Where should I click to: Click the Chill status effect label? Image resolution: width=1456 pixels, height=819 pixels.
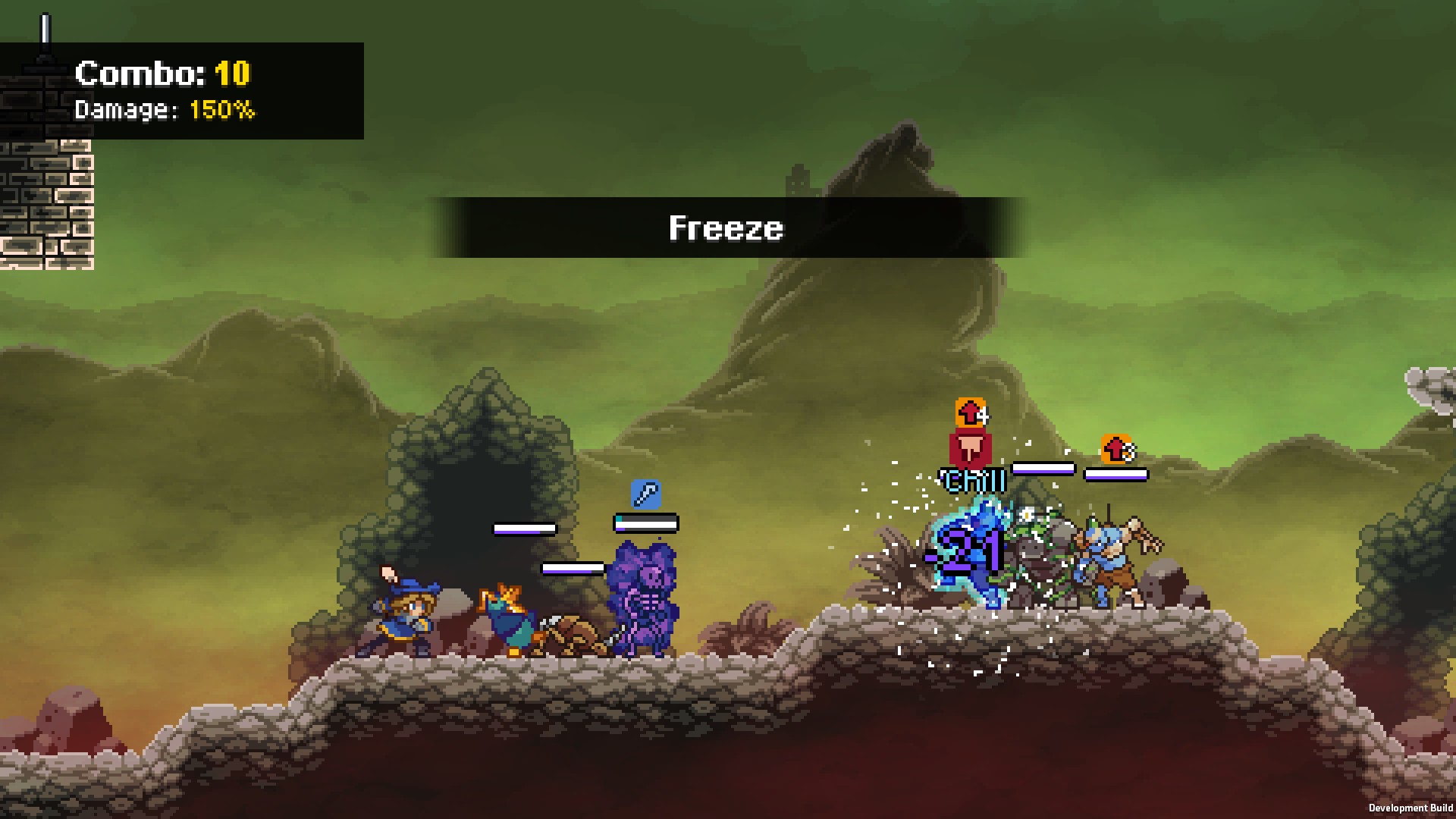click(973, 479)
